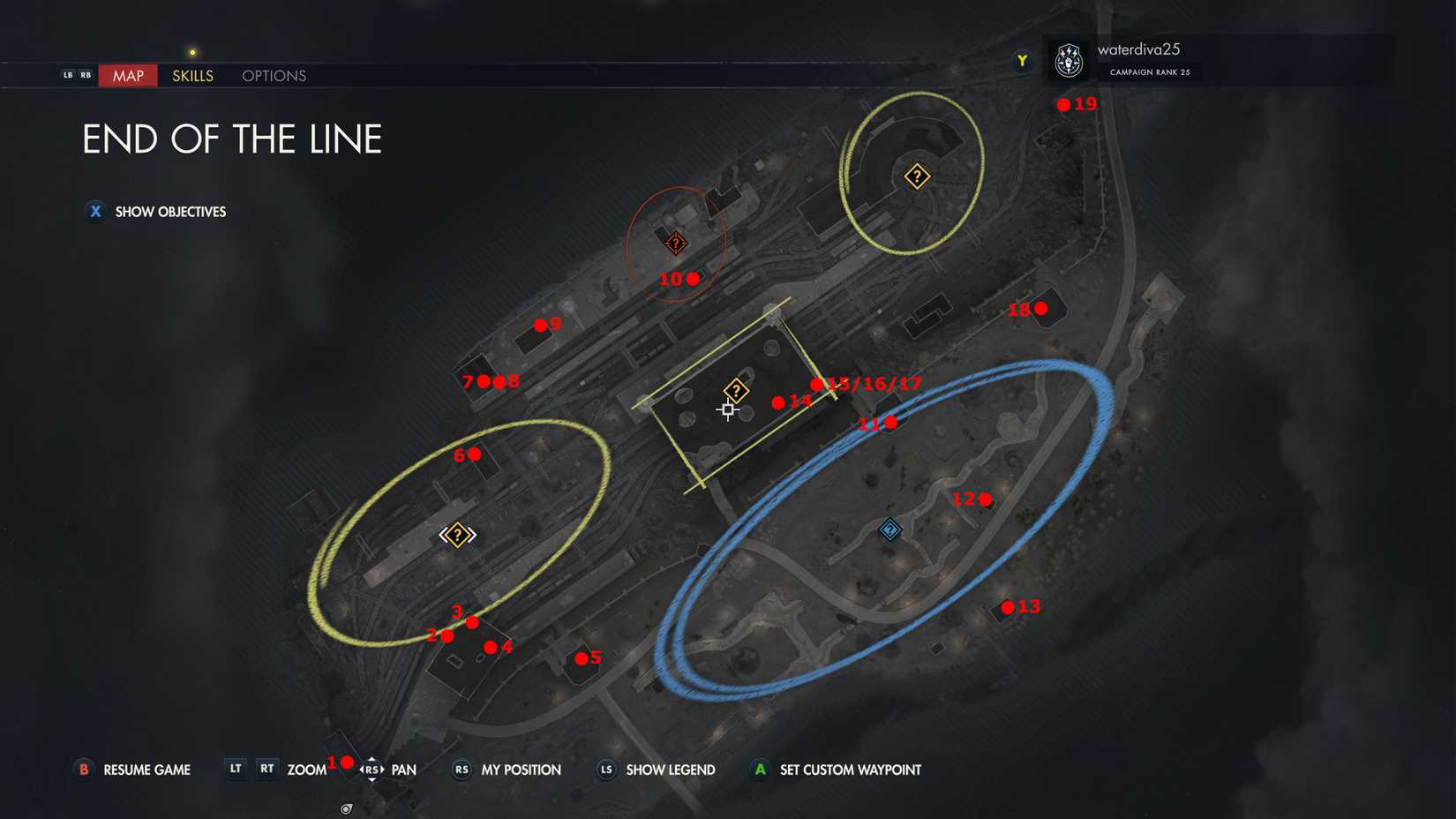This screenshot has width=1456, height=819.
Task: Open the question mark marker inside the top-right yellow circle
Action: (916, 176)
